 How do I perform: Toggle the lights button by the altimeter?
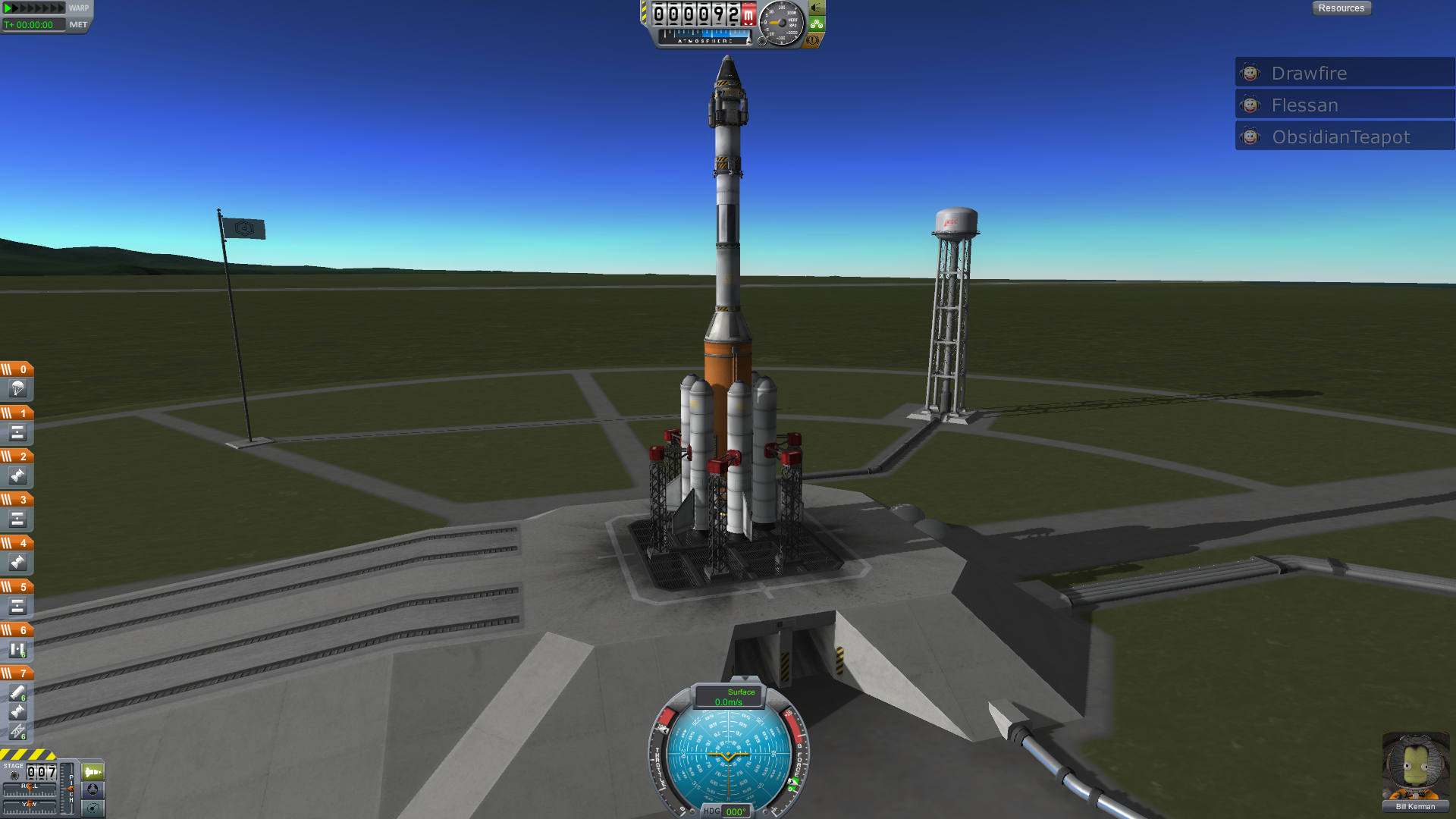817,8
